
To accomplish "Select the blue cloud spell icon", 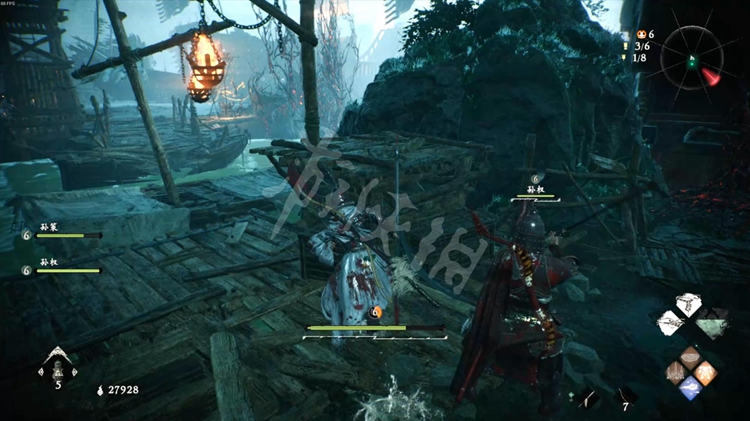I will (691, 388).
